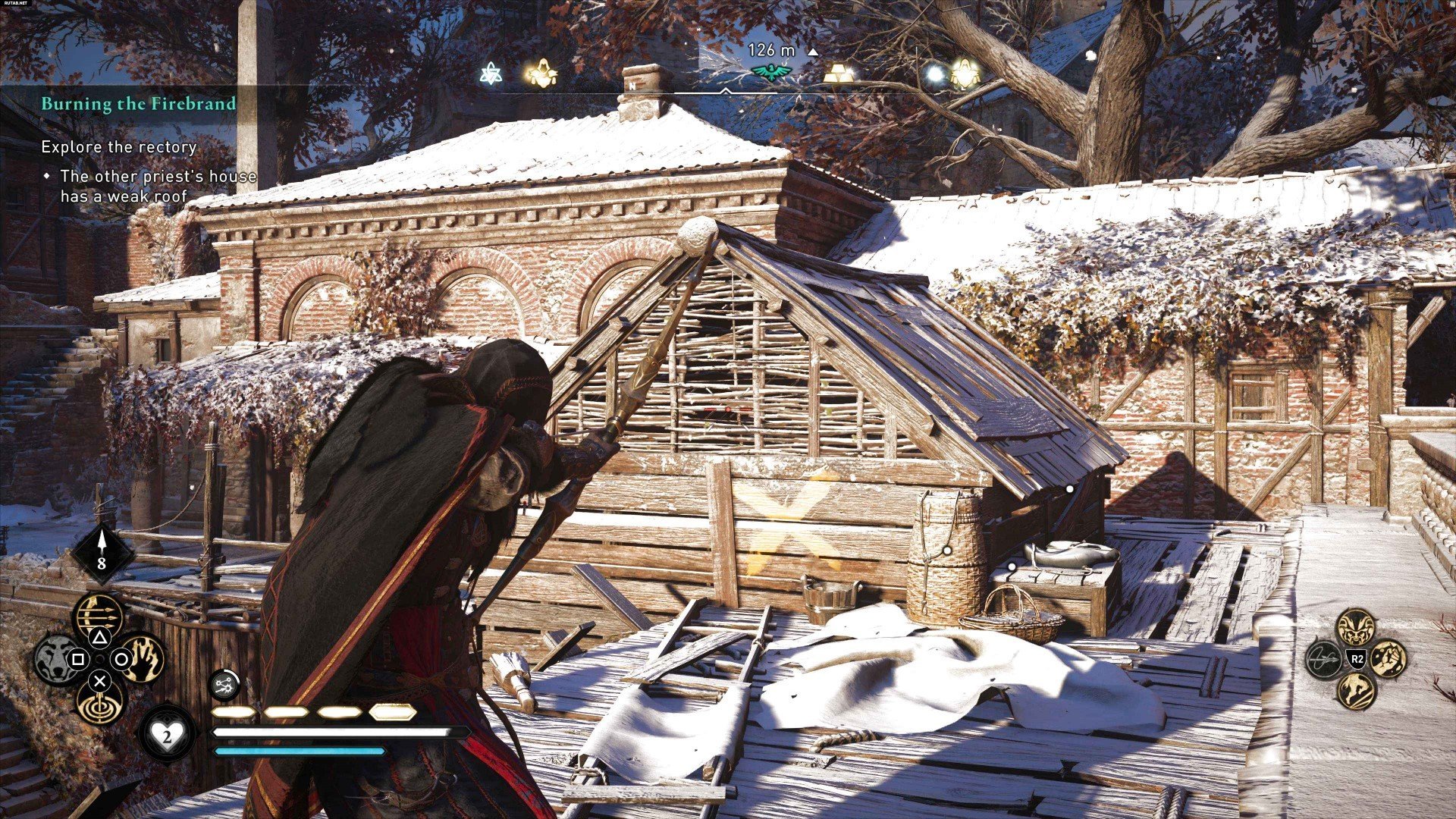Click the triple-knot mystery marker on compass

(x=492, y=74)
